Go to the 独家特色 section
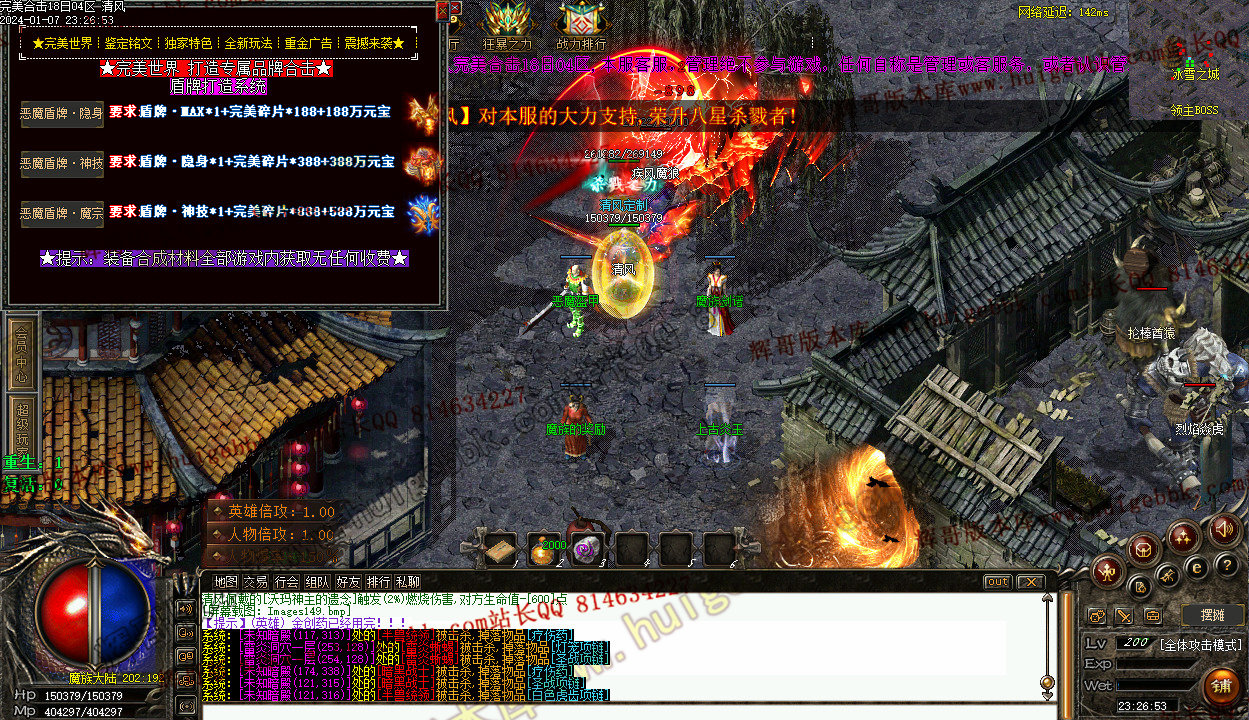 (x=188, y=44)
